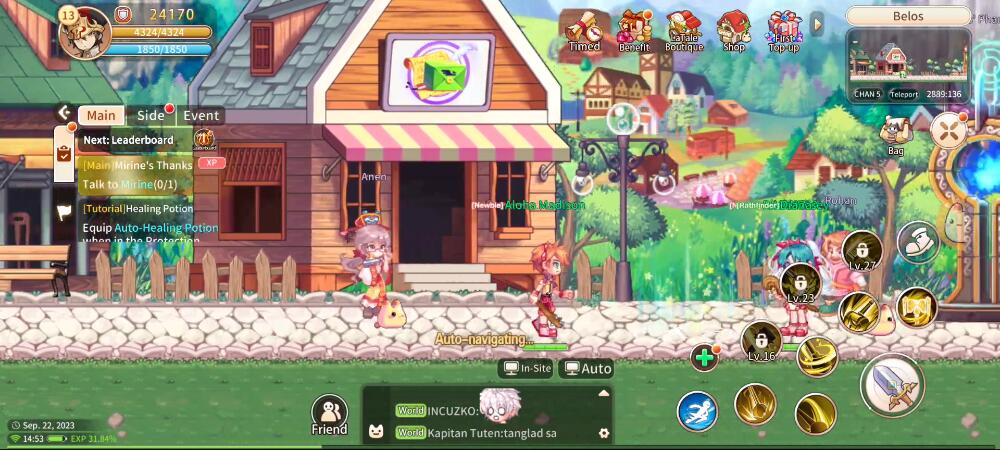This screenshot has width=1000, height=450.
Task: Collapse the quest tracker panel
Action: (x=64, y=113)
